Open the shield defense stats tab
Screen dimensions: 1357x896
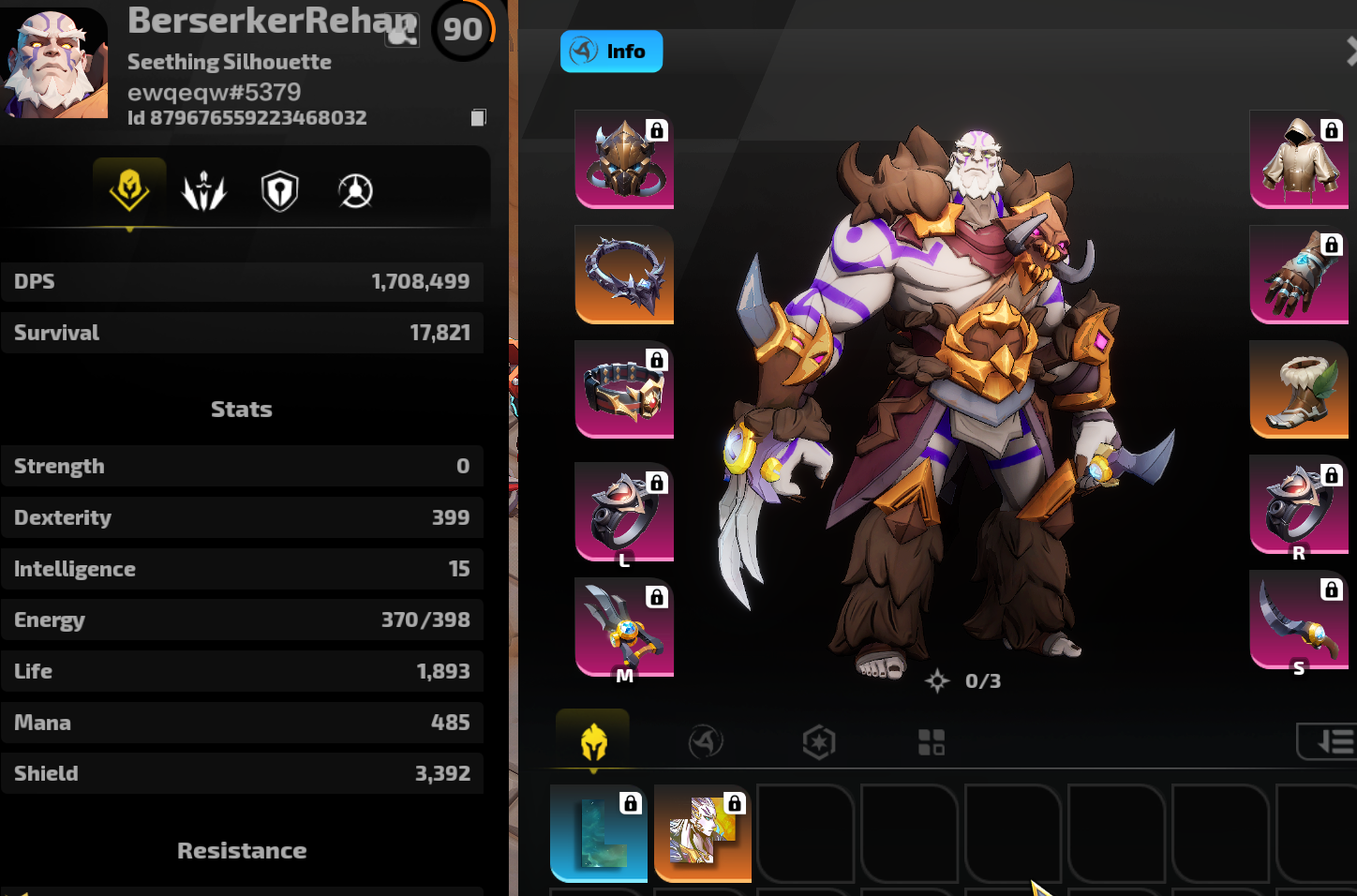click(x=279, y=191)
